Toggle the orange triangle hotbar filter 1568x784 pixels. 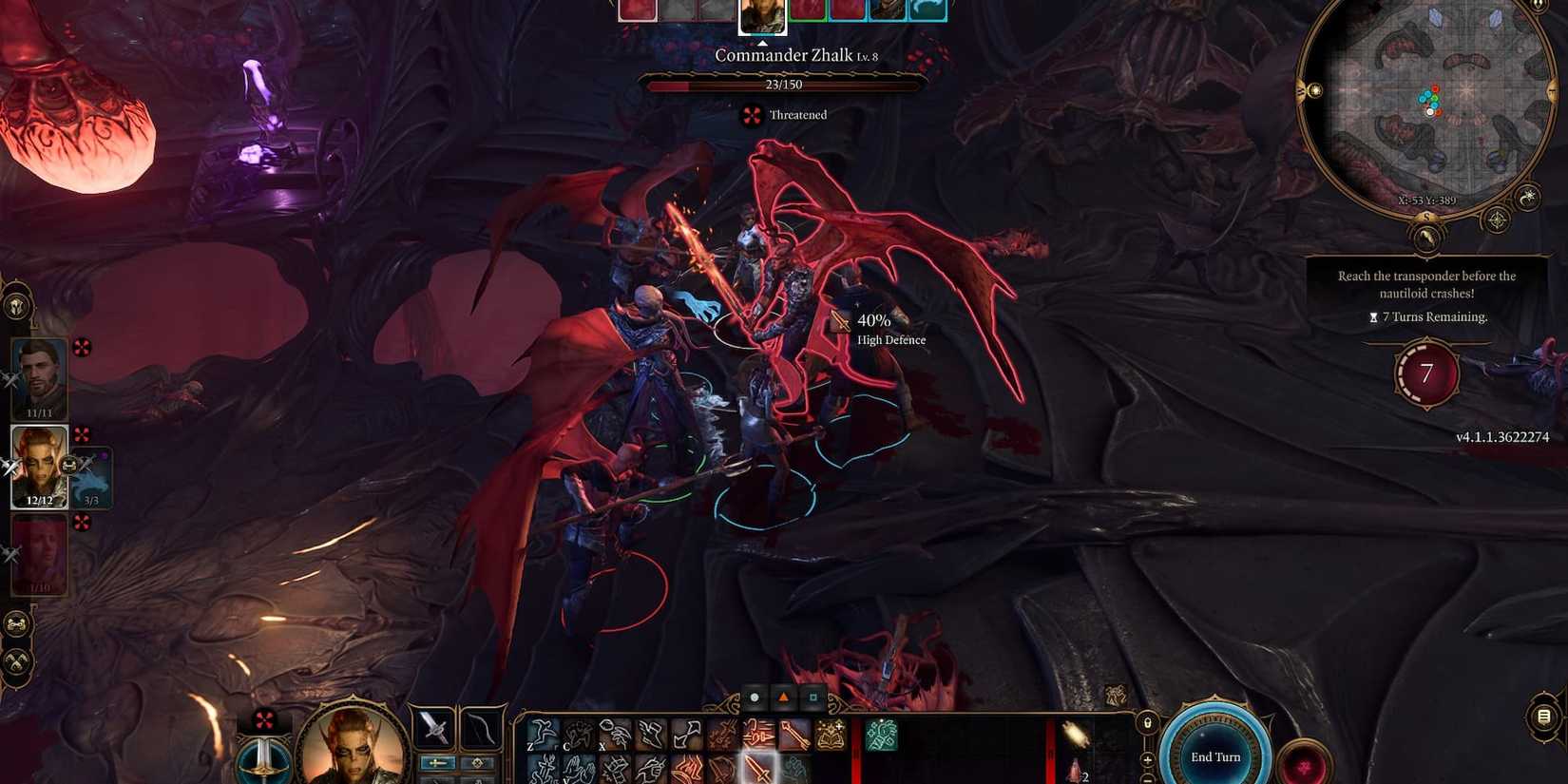(x=784, y=697)
